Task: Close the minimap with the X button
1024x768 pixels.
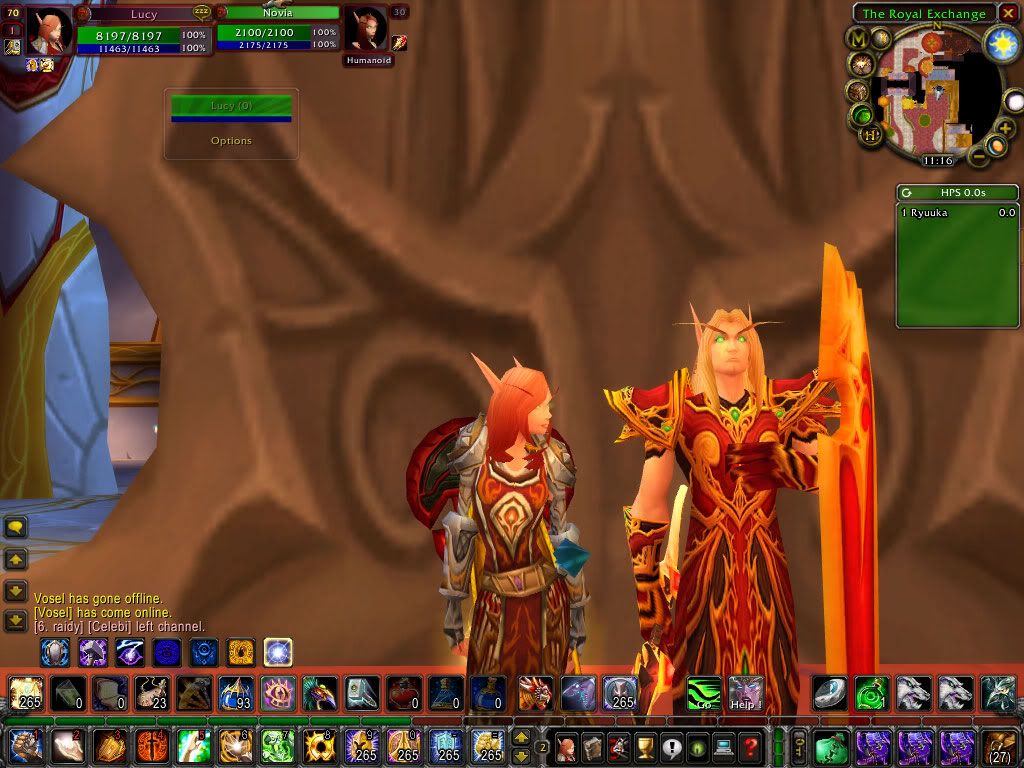Action: pos(1008,13)
